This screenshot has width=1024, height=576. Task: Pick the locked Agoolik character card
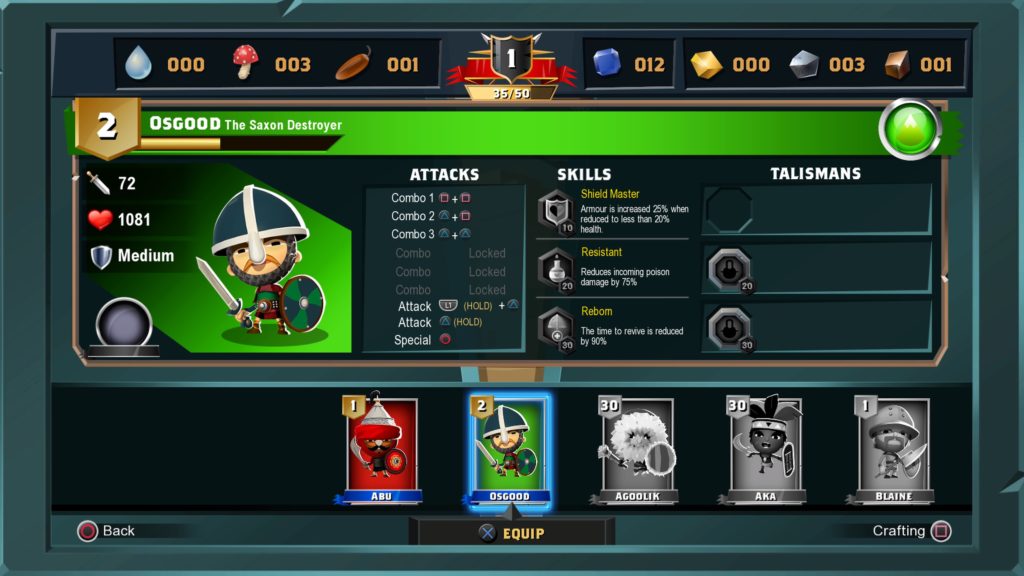pos(637,447)
